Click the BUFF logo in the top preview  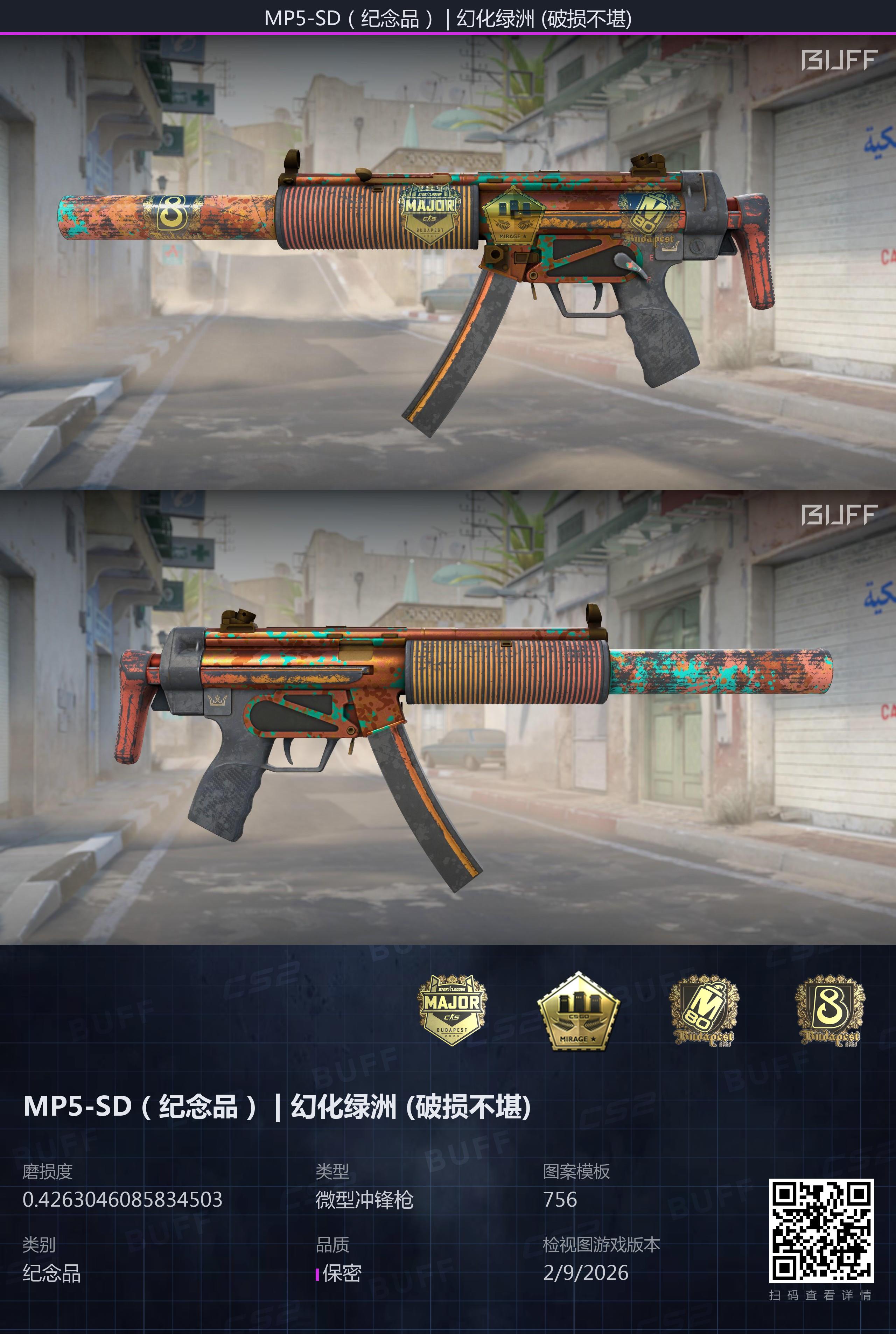click(838, 60)
